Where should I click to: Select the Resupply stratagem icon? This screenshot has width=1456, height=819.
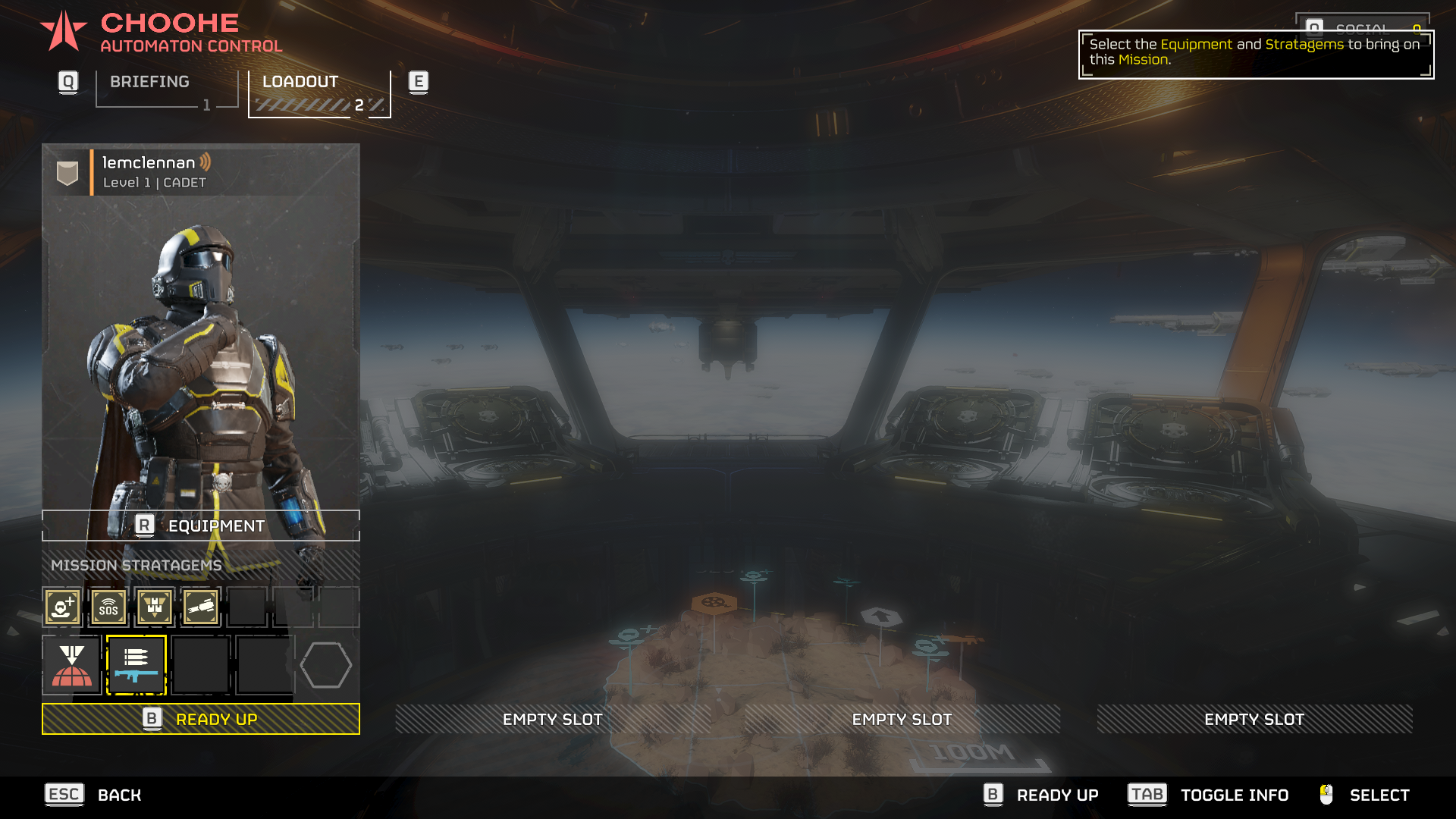(x=155, y=607)
